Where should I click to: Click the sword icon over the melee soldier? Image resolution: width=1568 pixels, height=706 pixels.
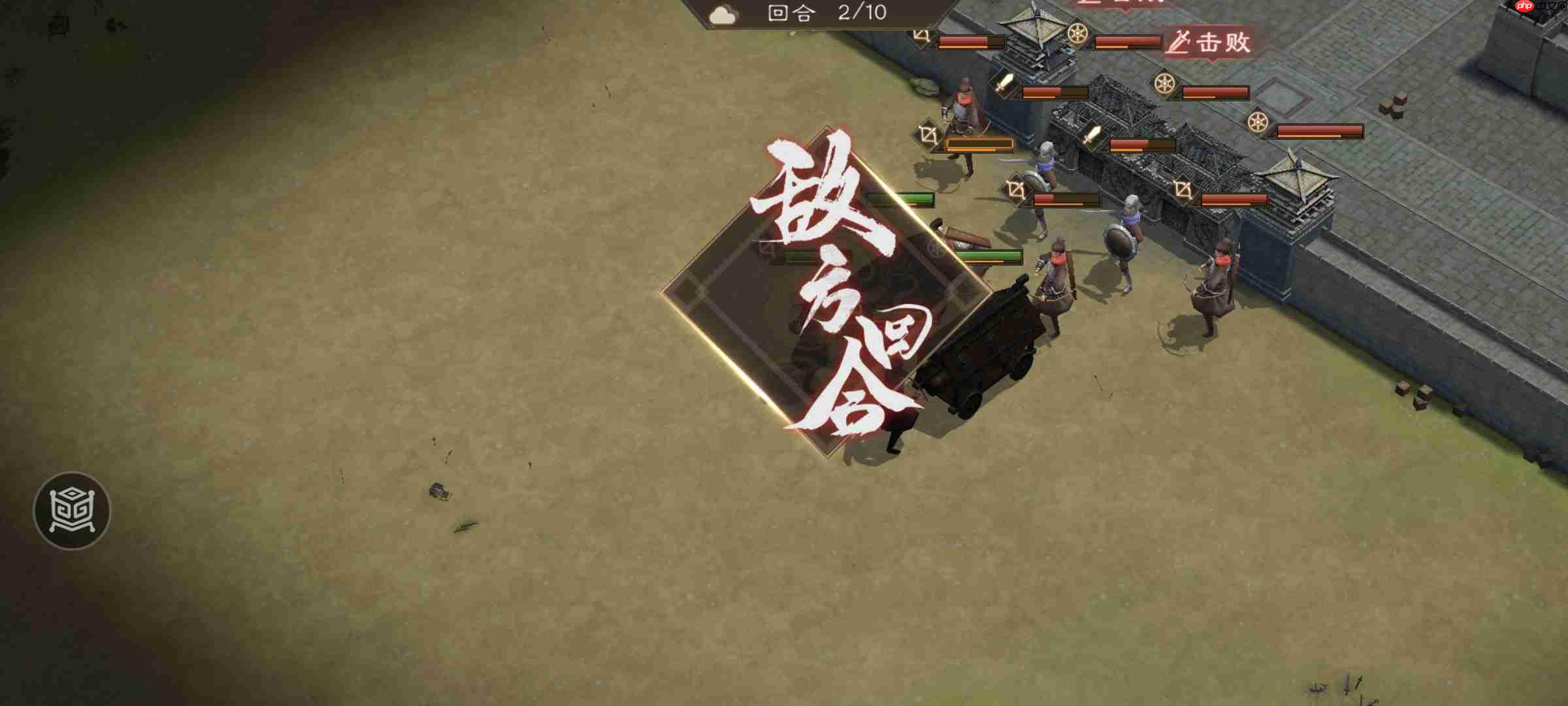point(1004,85)
